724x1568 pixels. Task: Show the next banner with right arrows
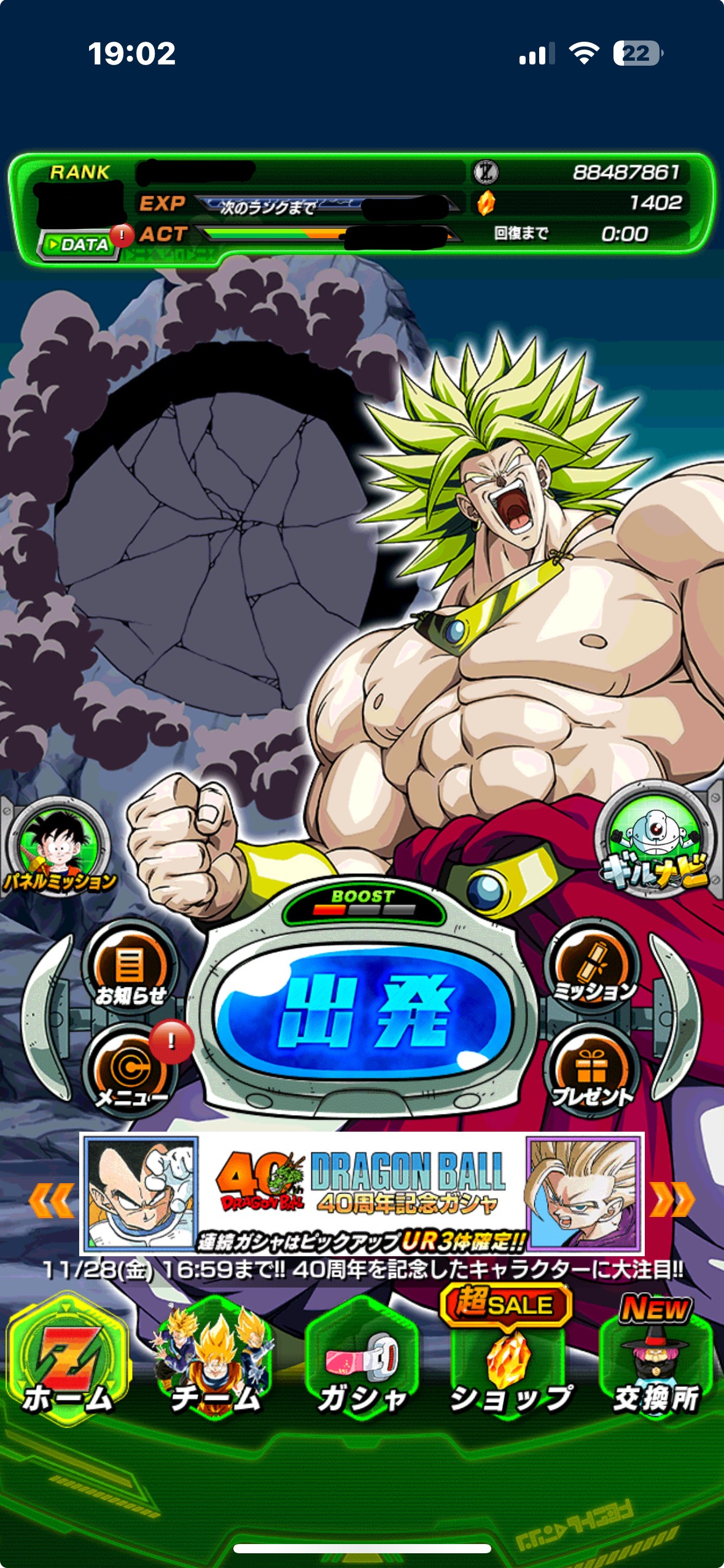(672, 1199)
